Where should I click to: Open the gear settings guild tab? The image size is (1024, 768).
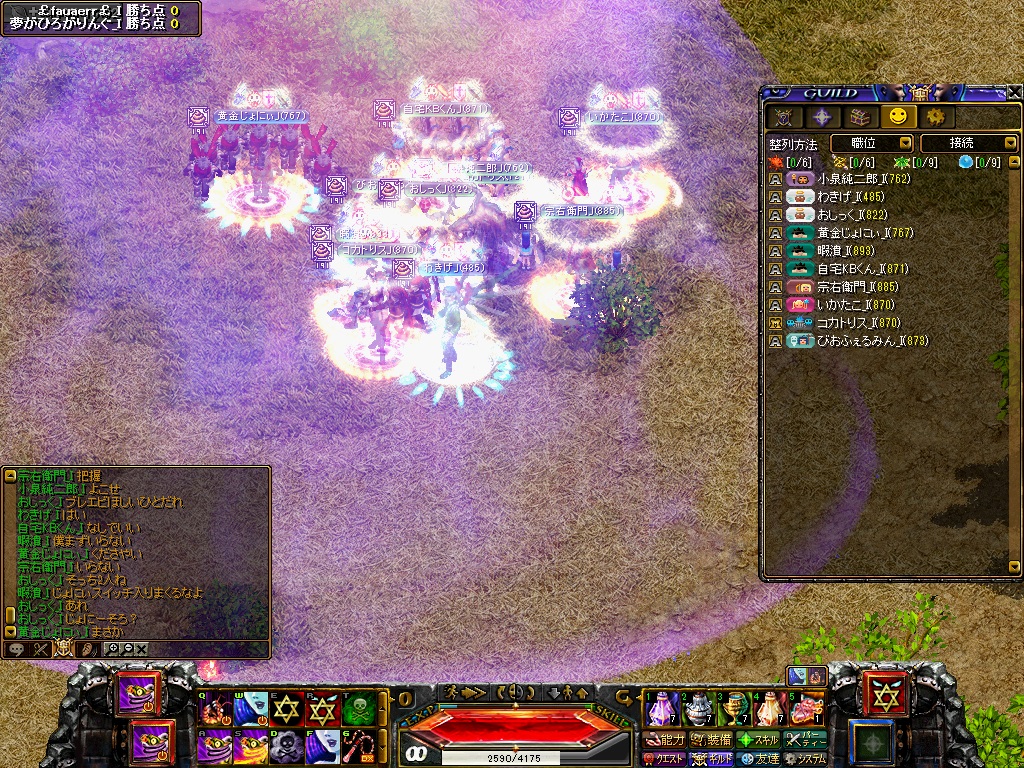point(935,117)
